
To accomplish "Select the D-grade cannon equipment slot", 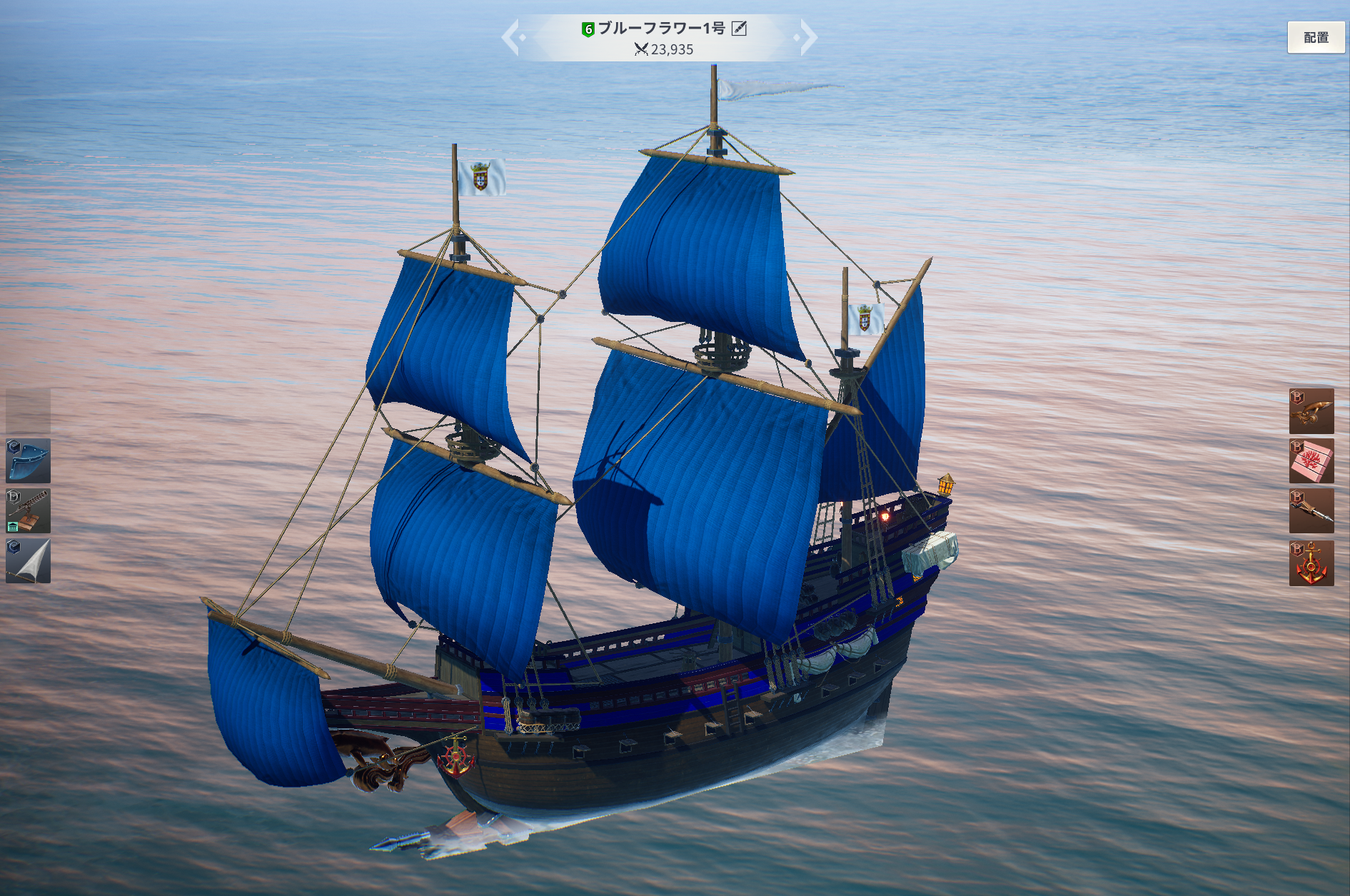I will click(x=28, y=511).
